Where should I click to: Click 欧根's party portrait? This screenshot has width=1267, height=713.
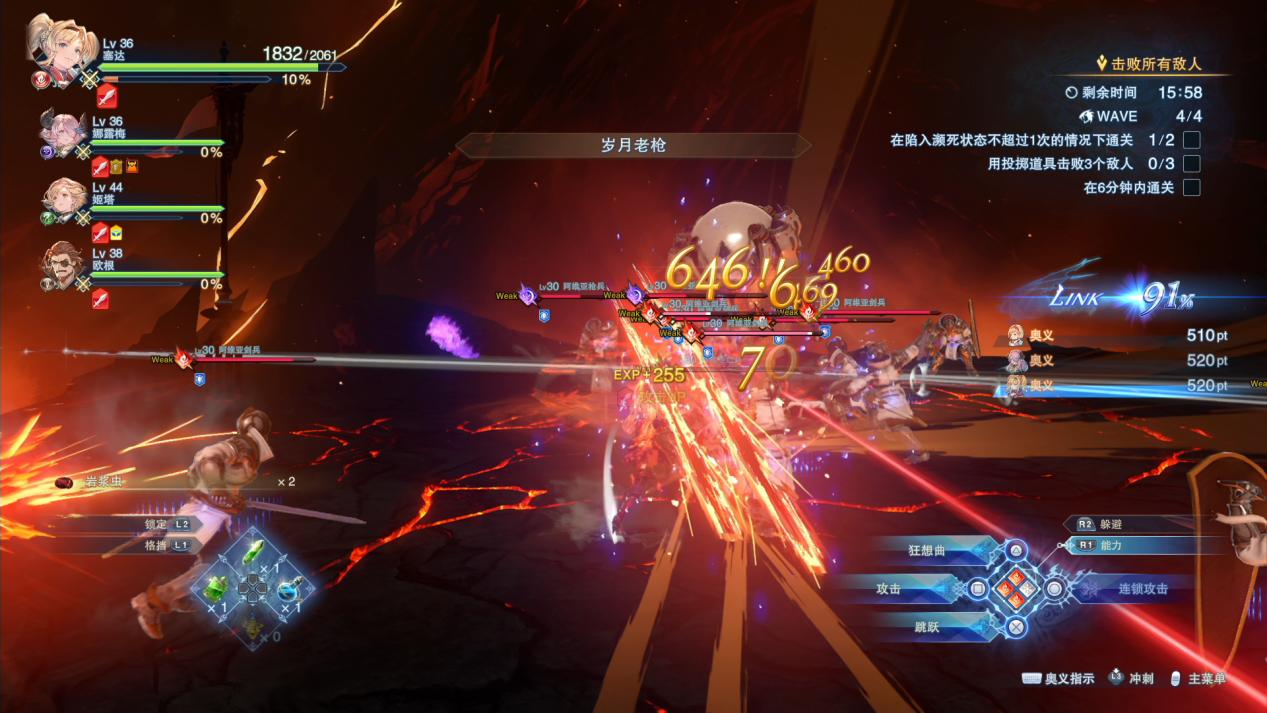pyautogui.click(x=63, y=266)
